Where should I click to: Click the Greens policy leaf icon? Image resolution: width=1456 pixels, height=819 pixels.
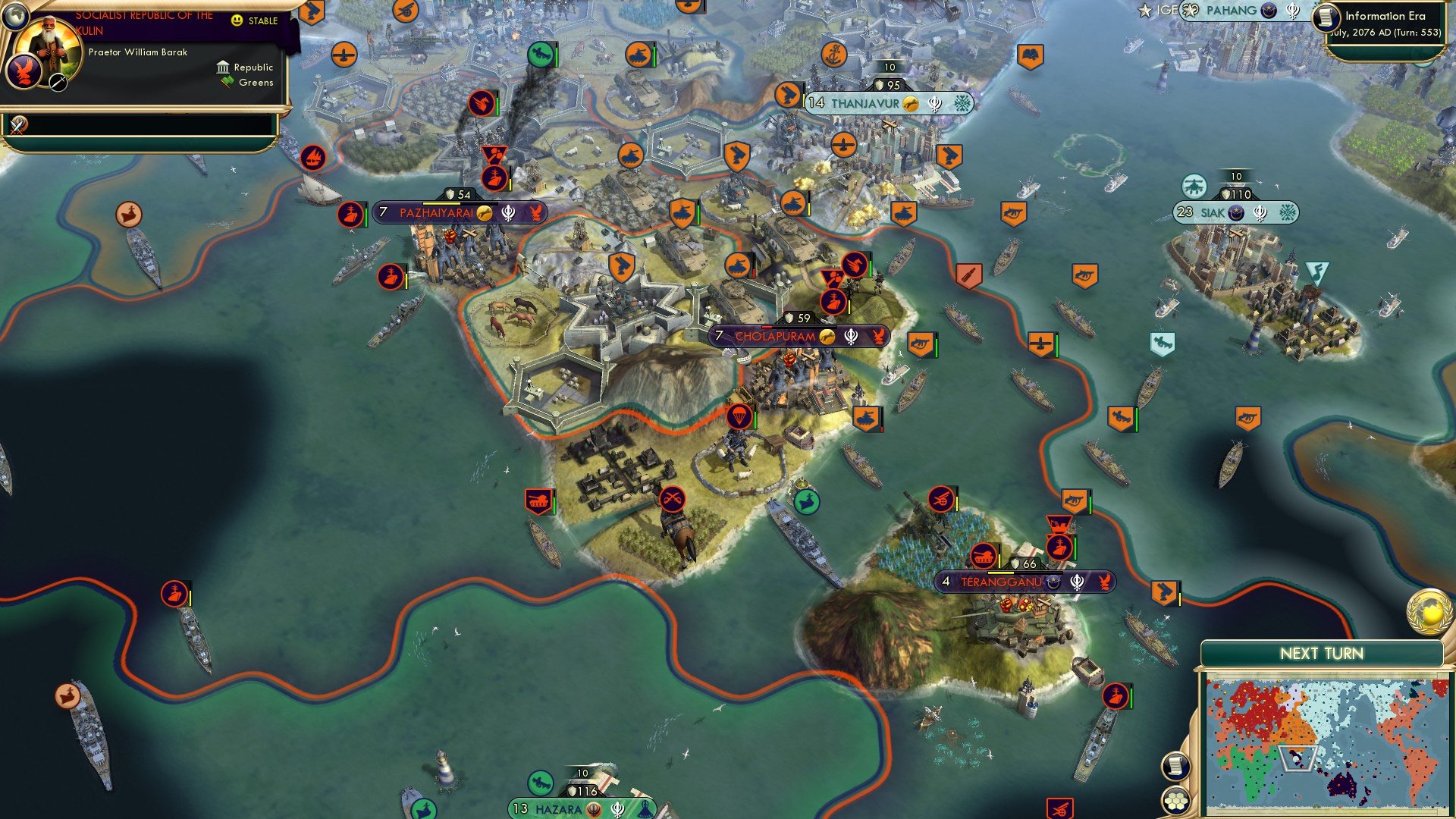[x=224, y=81]
